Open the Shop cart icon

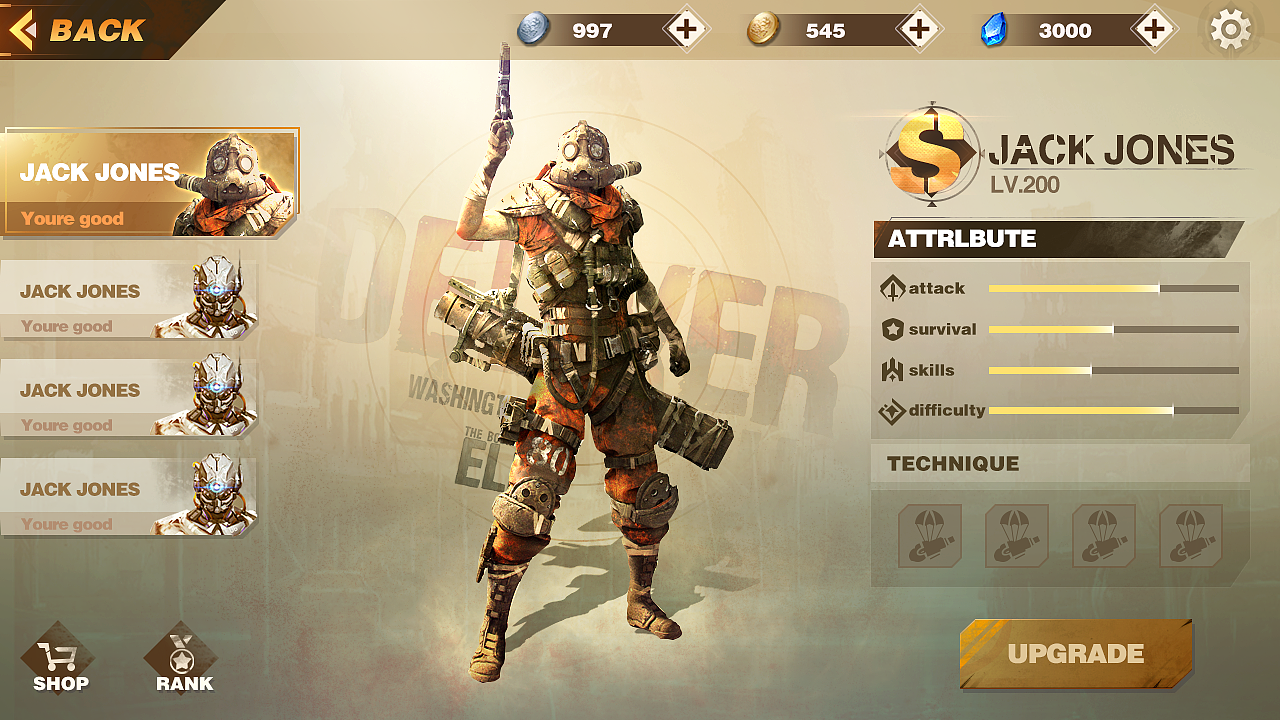pyautogui.click(x=59, y=662)
